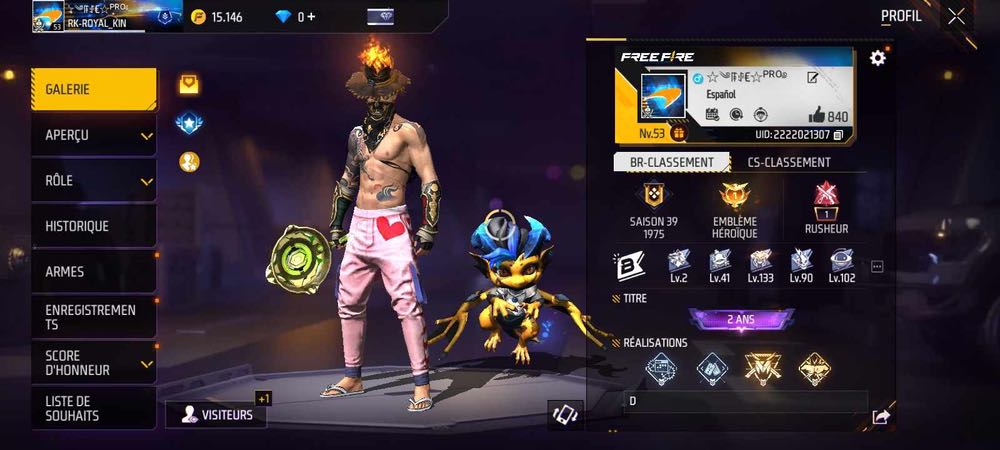Show more weapon levels with the ellipsis
Screen dimensions: 1000x450
[877, 267]
